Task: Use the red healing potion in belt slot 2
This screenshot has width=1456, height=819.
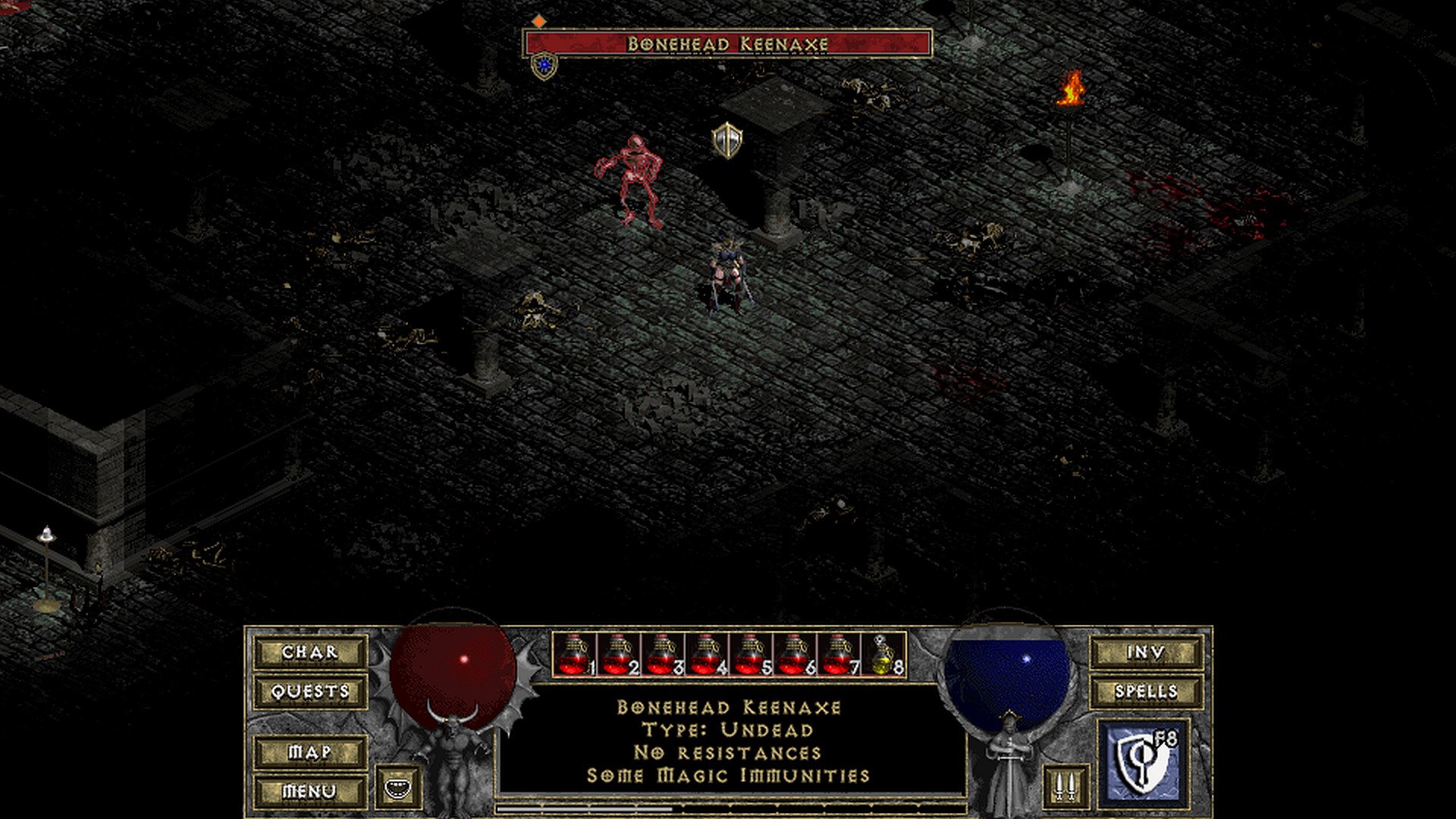Action: (618, 655)
